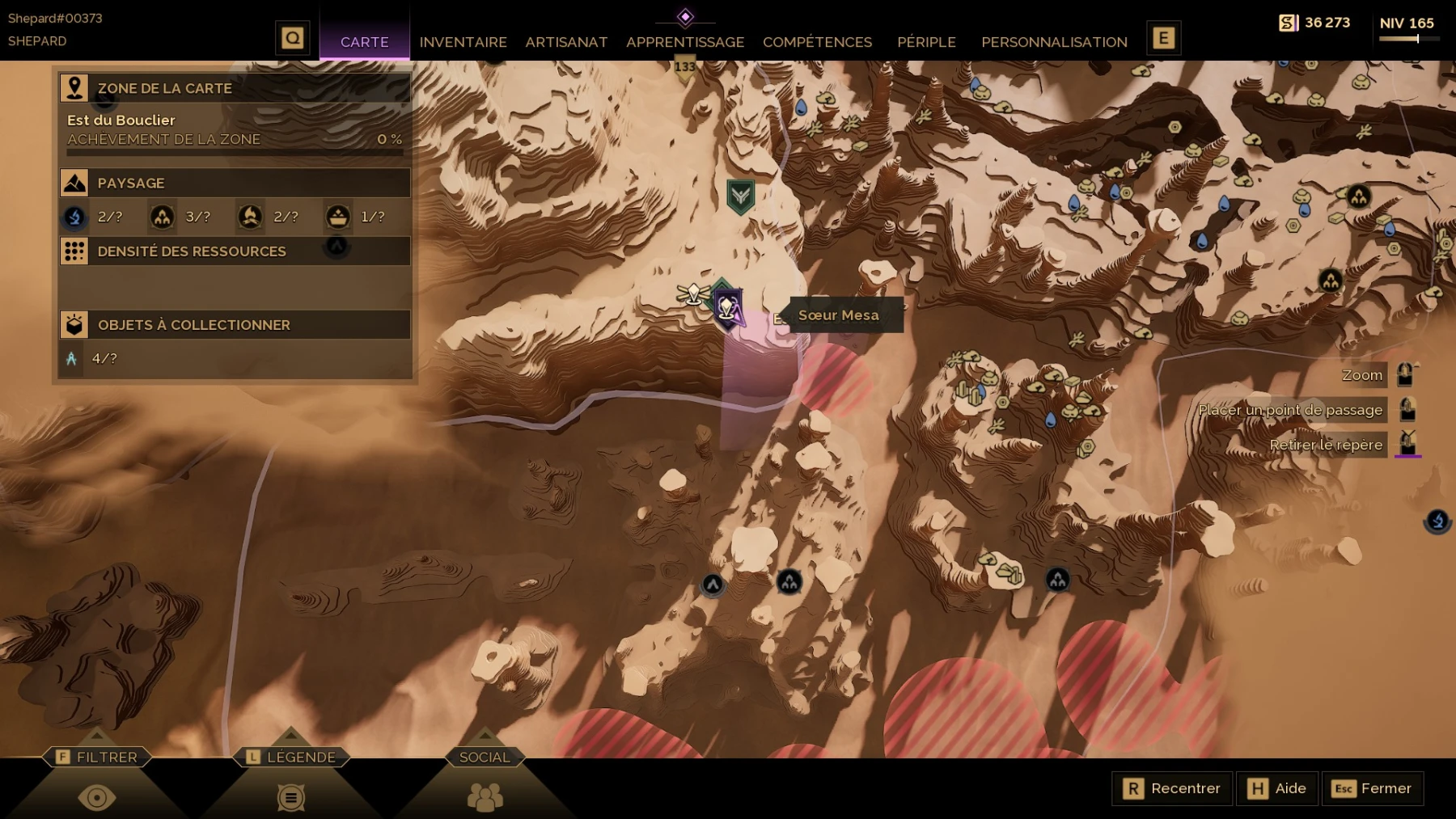The width and height of the screenshot is (1456, 819).
Task: Select the Compétences tab
Action: 817,42
